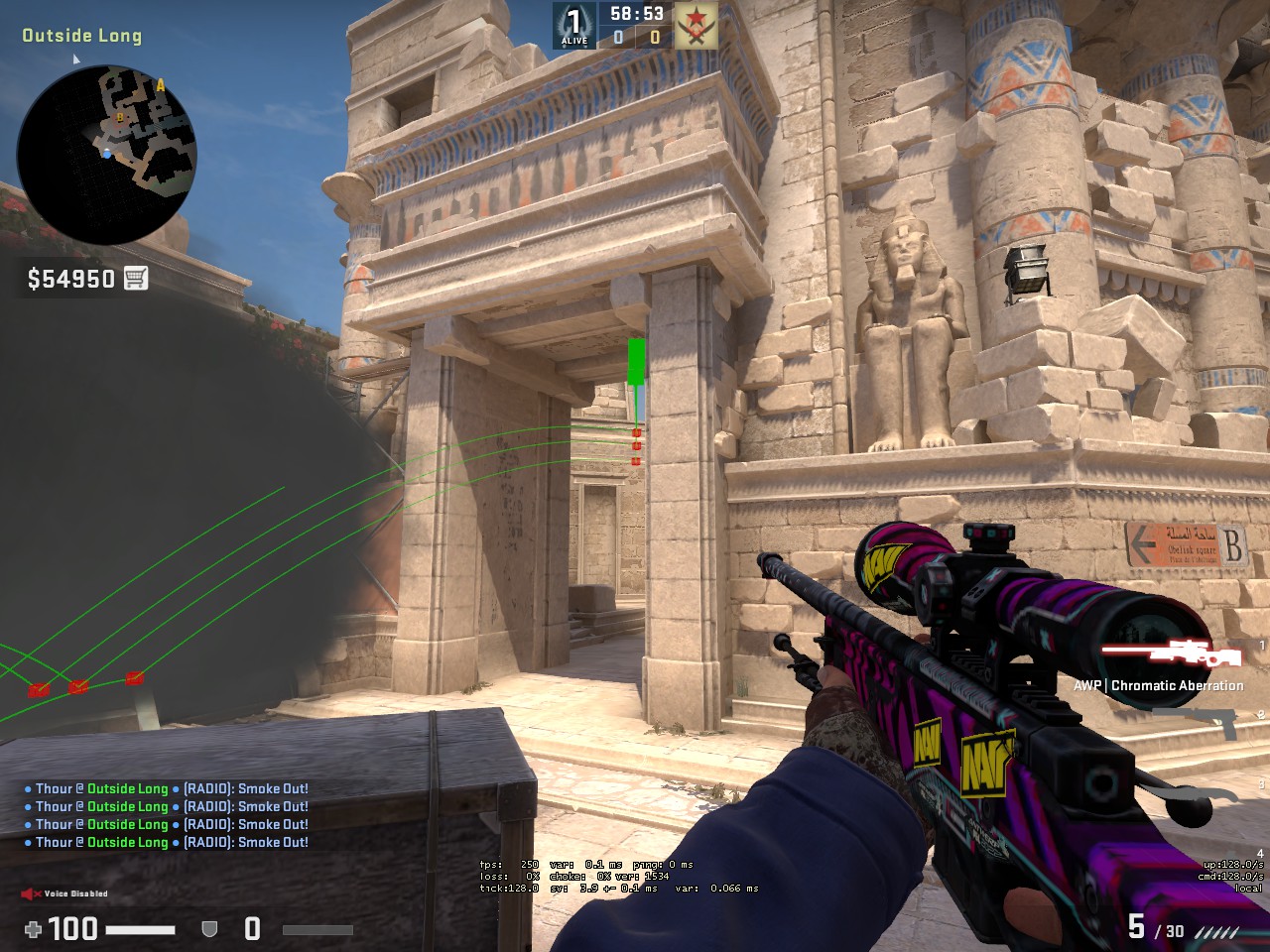Click the $54950 money display

click(x=69, y=279)
